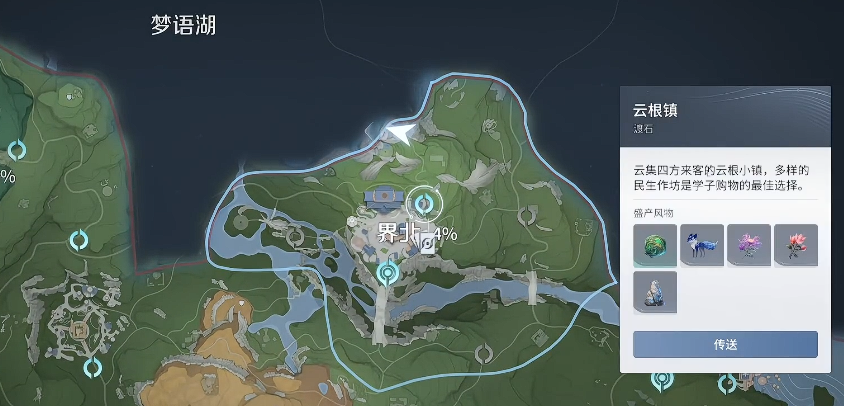844x406 pixels.
Task: Click the 传送 teleport button
Action: click(725, 344)
